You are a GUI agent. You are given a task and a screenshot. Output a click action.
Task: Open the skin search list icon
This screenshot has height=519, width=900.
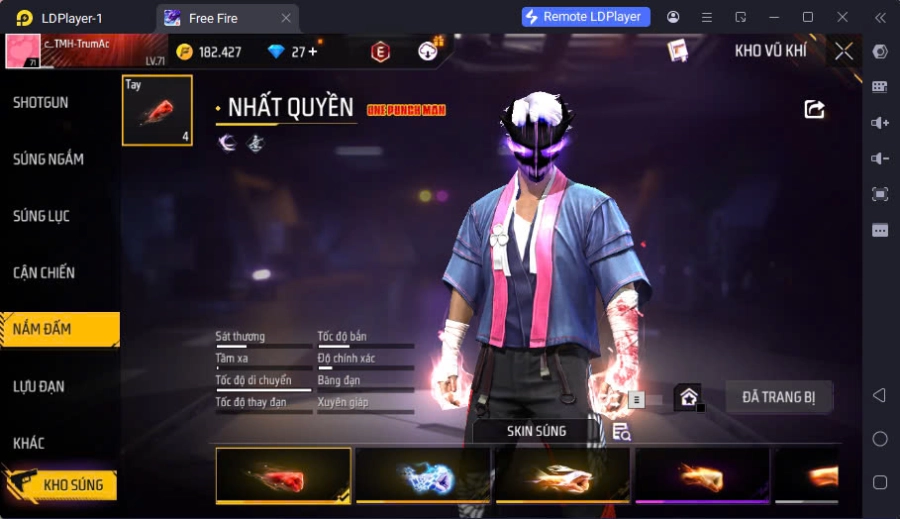(622, 431)
